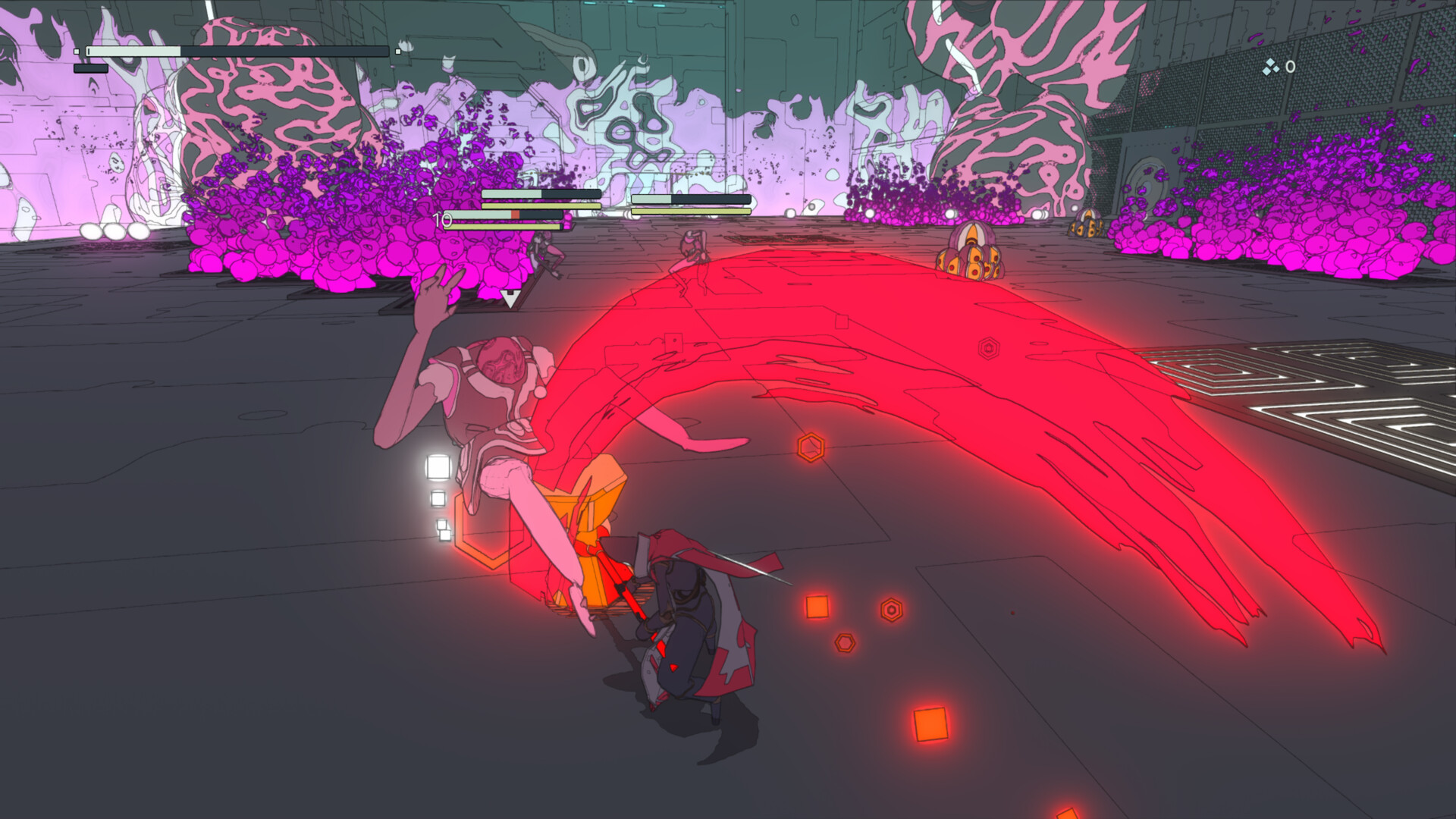Click the '0' currency counter text
Image resolution: width=1456 pixels, height=819 pixels.
(x=1291, y=66)
